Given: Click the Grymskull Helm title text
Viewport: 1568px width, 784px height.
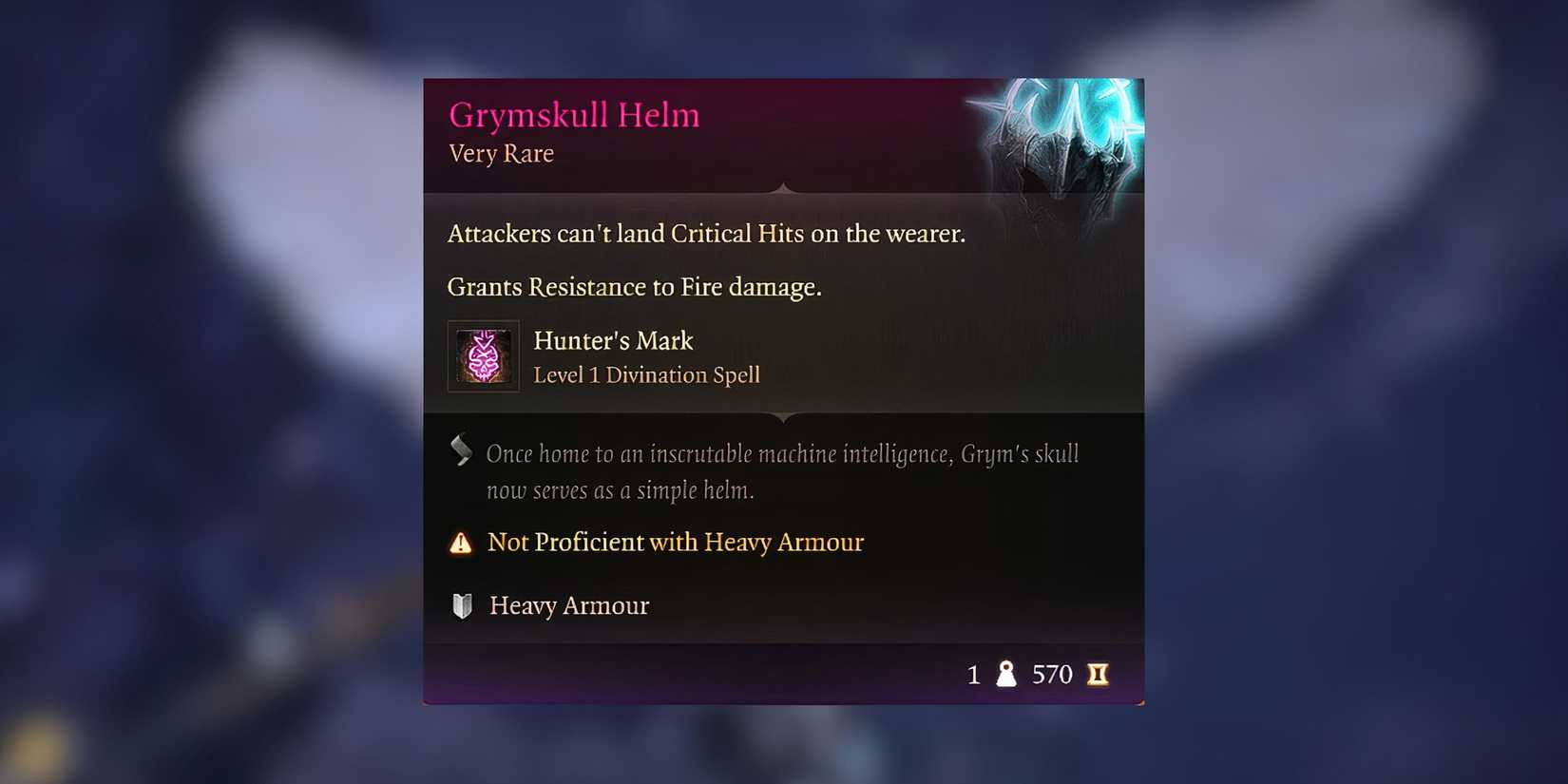Looking at the screenshot, I should pyautogui.click(x=573, y=114).
